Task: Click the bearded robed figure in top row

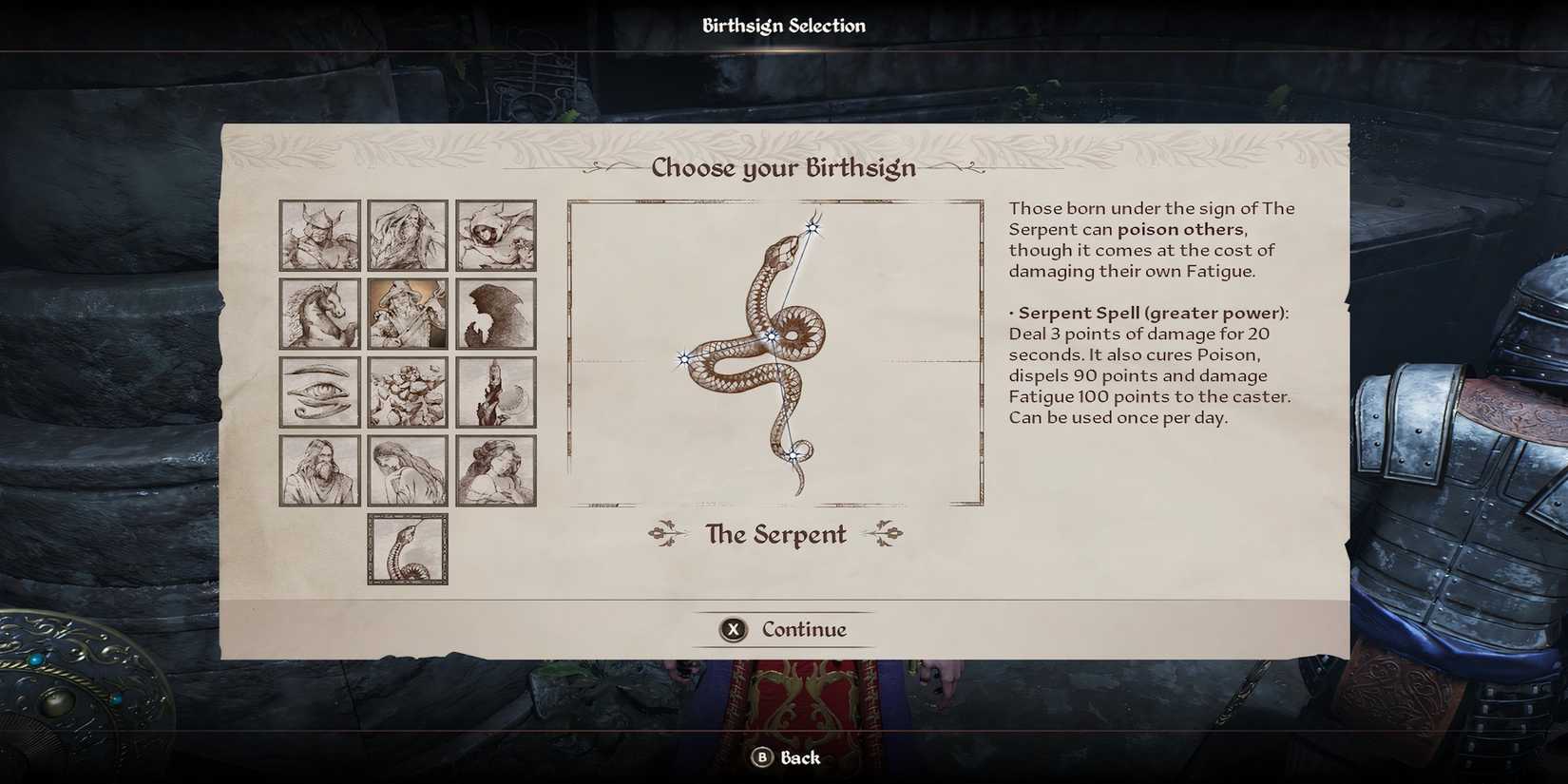Action: point(408,235)
